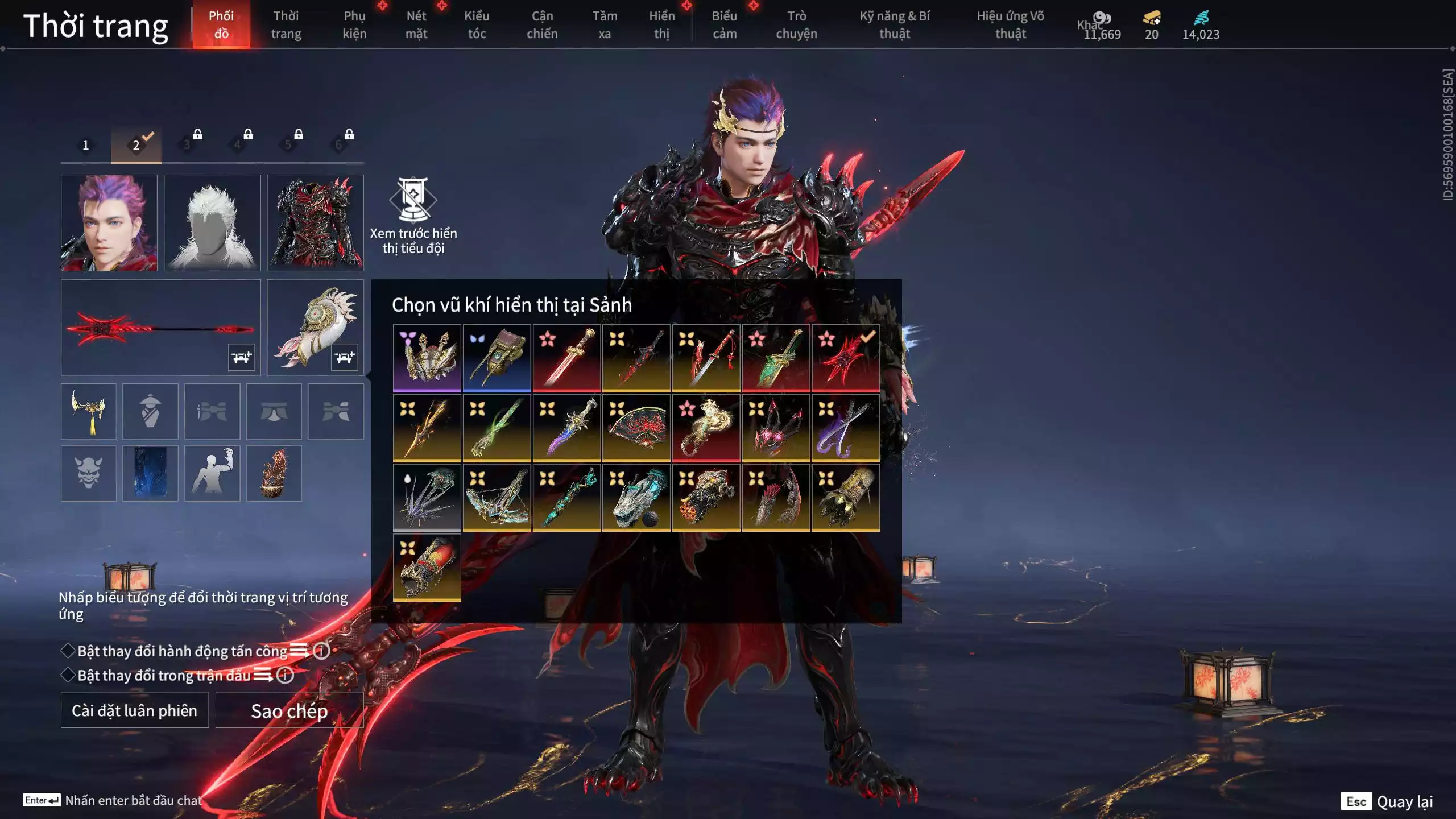Toggle Bật thay đổi trong trận đấu
Viewport: 1456px width, 819px height.
[68, 675]
